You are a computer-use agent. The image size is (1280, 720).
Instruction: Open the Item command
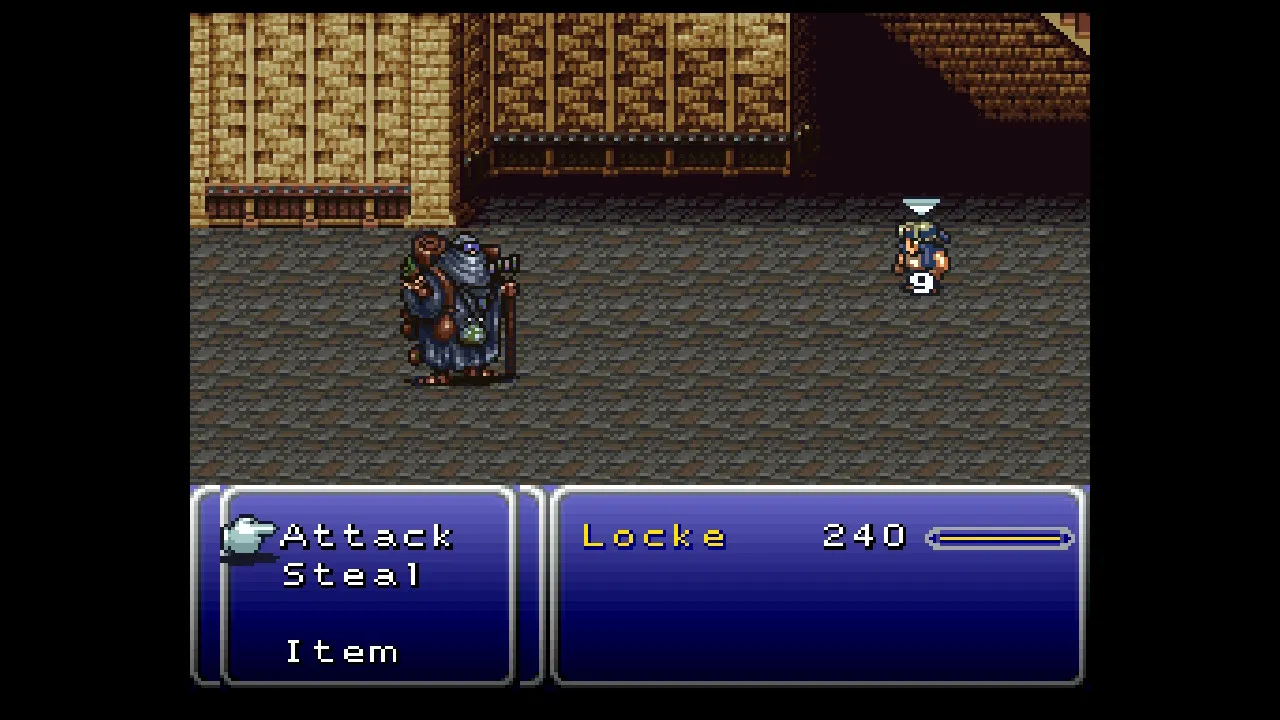point(342,652)
